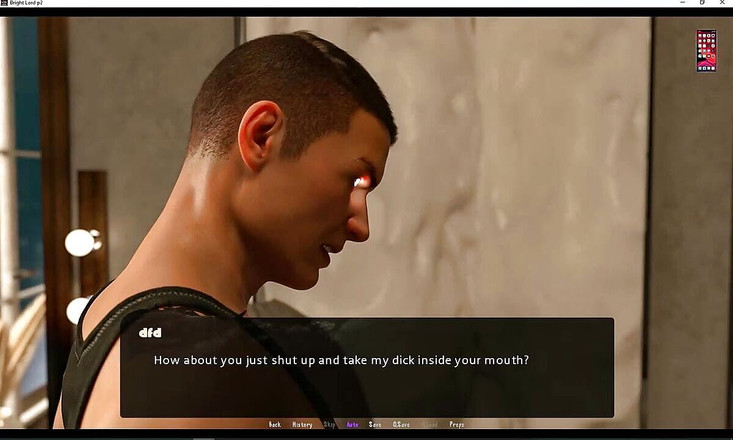Go back using the Back button

(x=275, y=425)
